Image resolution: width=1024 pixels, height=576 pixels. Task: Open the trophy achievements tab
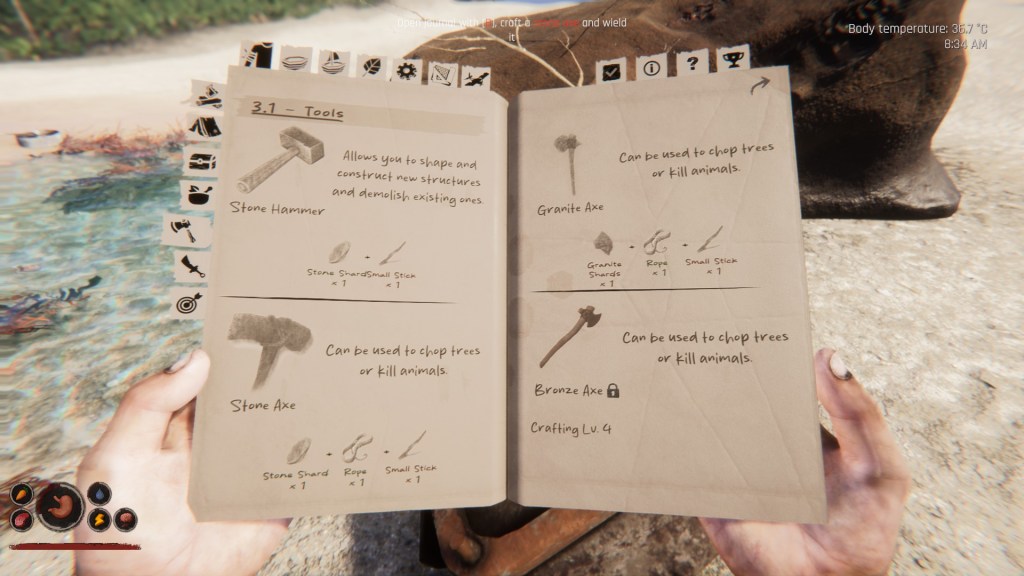[731, 60]
